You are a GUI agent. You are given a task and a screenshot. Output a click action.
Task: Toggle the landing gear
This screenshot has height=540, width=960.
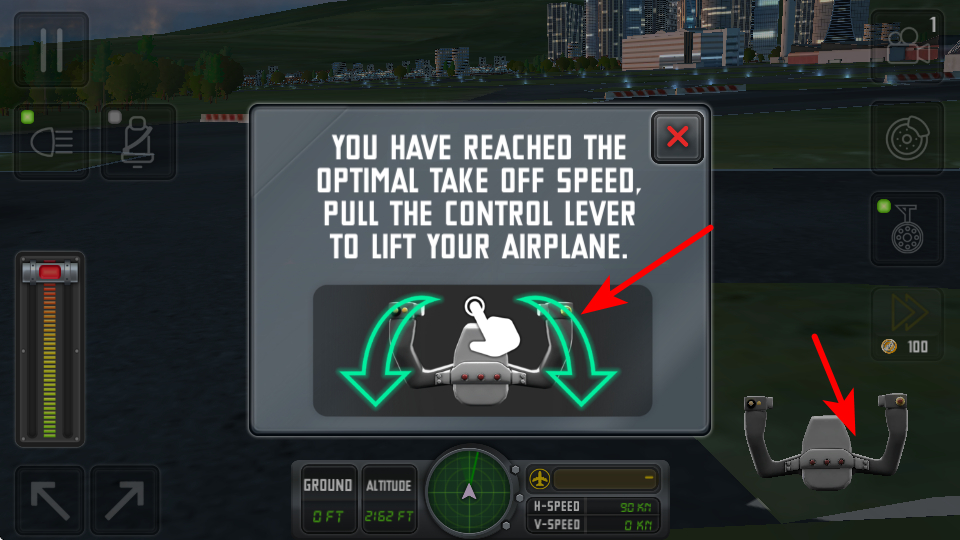click(x=907, y=228)
